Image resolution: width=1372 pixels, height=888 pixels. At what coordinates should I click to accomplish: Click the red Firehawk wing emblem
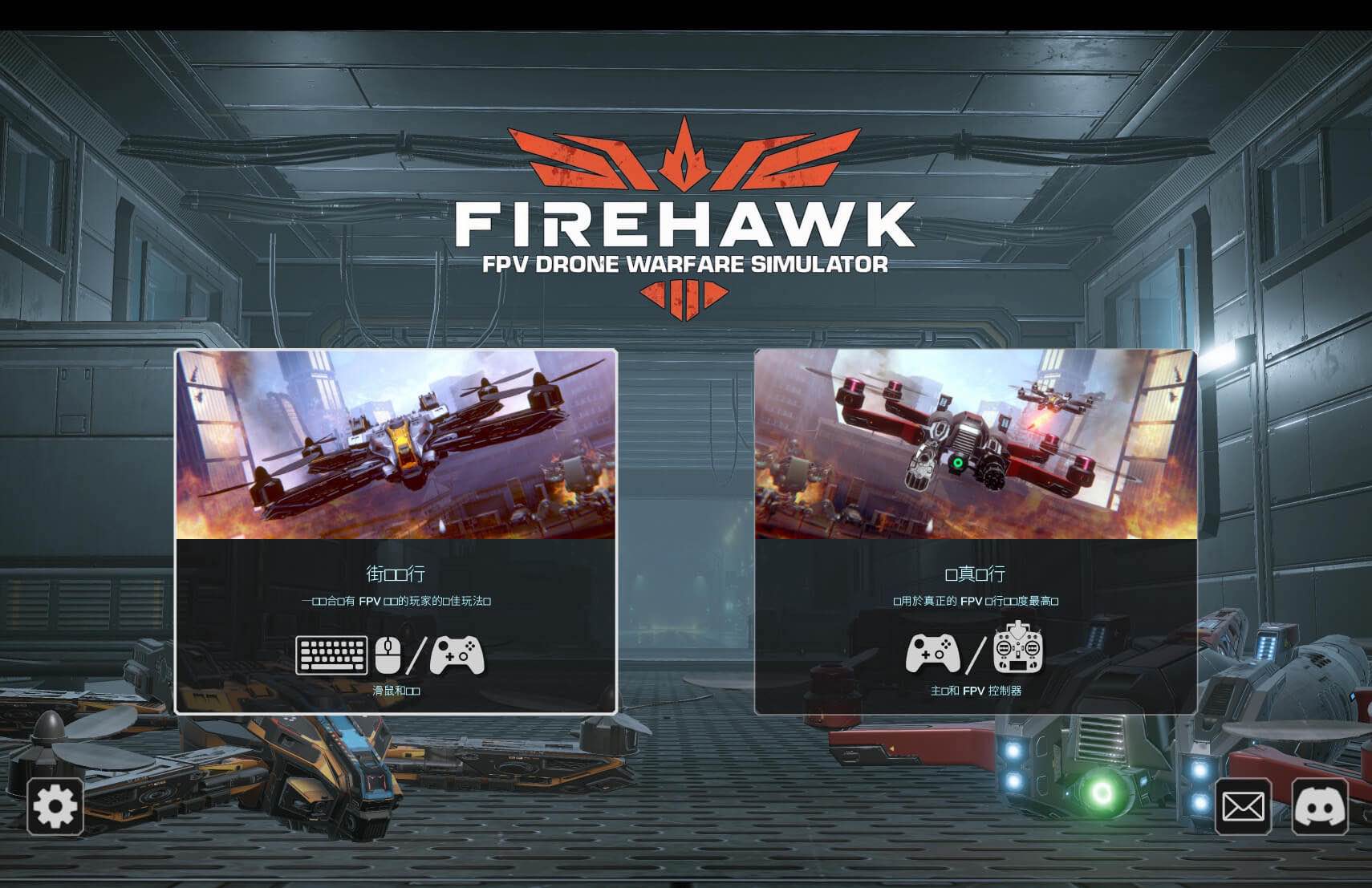pos(686,156)
